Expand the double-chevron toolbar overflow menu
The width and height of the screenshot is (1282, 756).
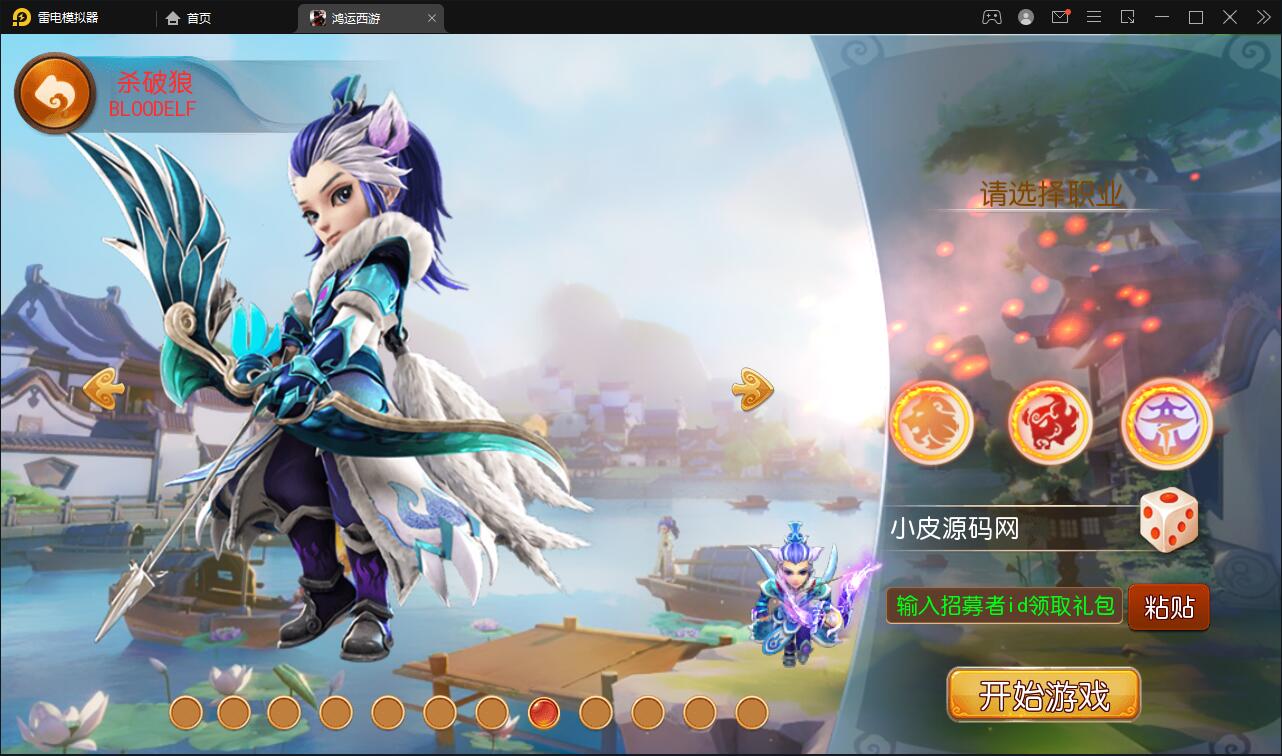click(1262, 17)
